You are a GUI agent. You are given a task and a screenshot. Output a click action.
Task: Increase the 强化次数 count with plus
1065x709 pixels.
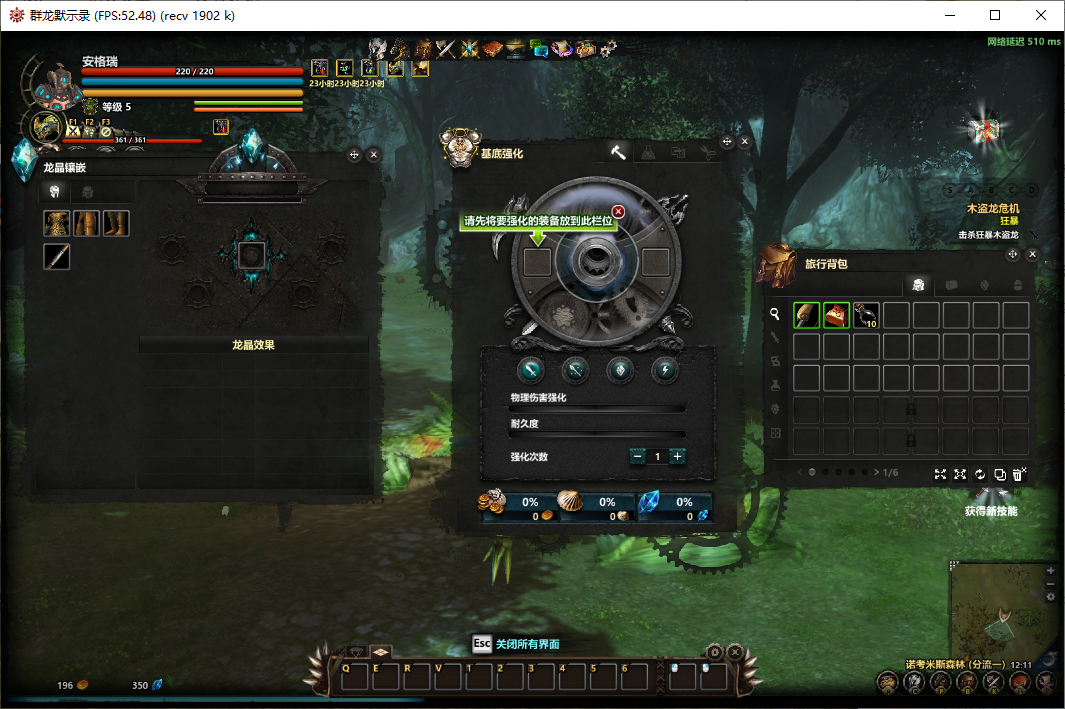click(x=678, y=456)
